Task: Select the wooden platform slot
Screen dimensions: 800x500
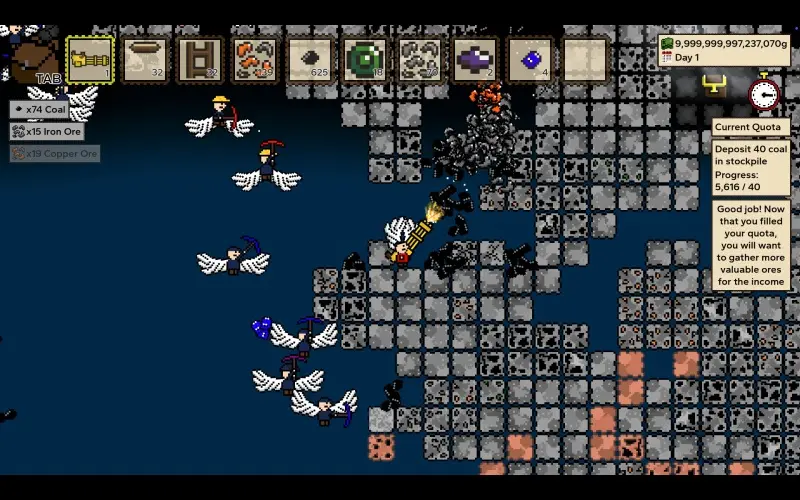Action: tap(146, 59)
